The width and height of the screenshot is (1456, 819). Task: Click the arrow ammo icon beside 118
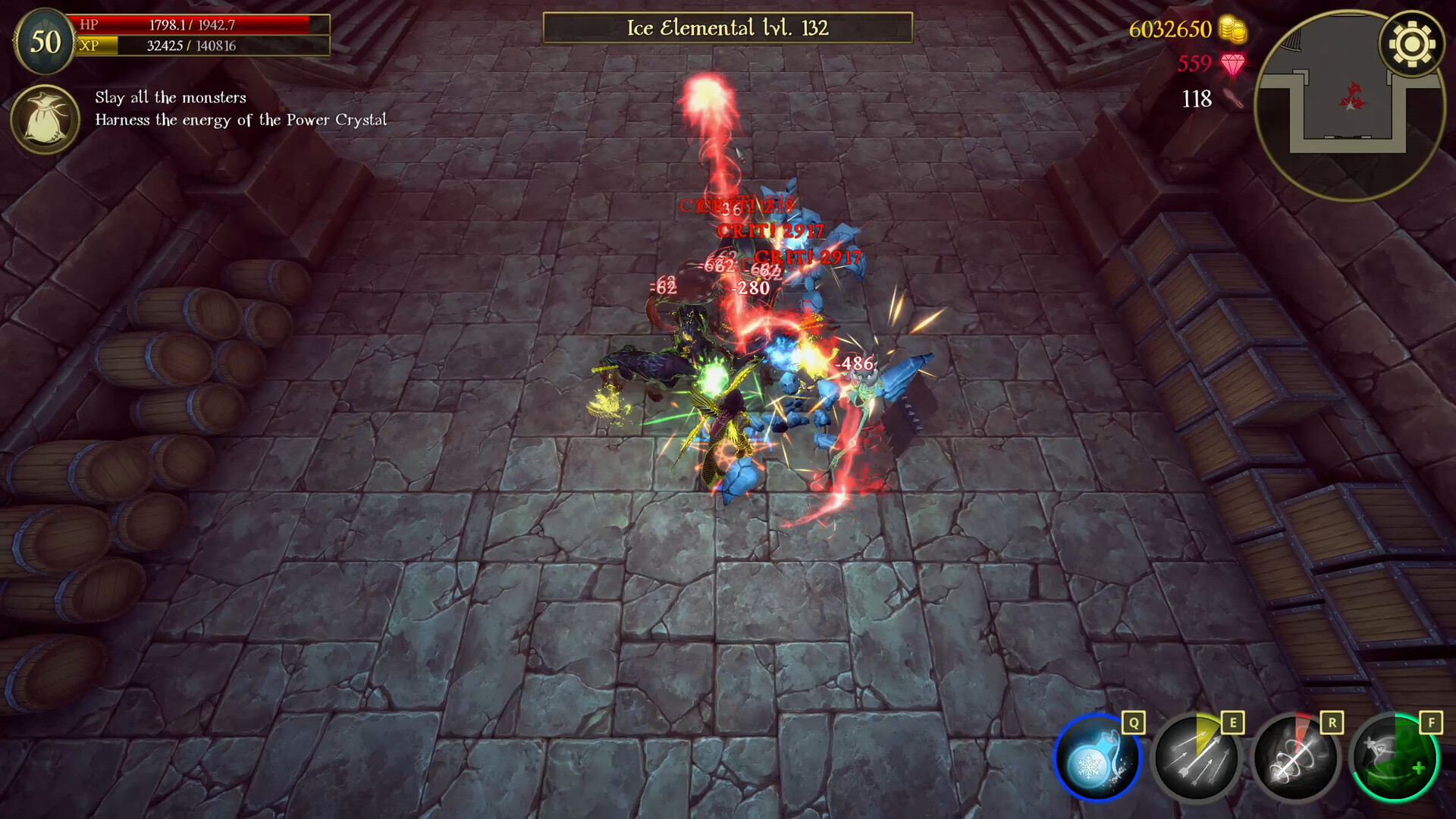pos(1232,99)
